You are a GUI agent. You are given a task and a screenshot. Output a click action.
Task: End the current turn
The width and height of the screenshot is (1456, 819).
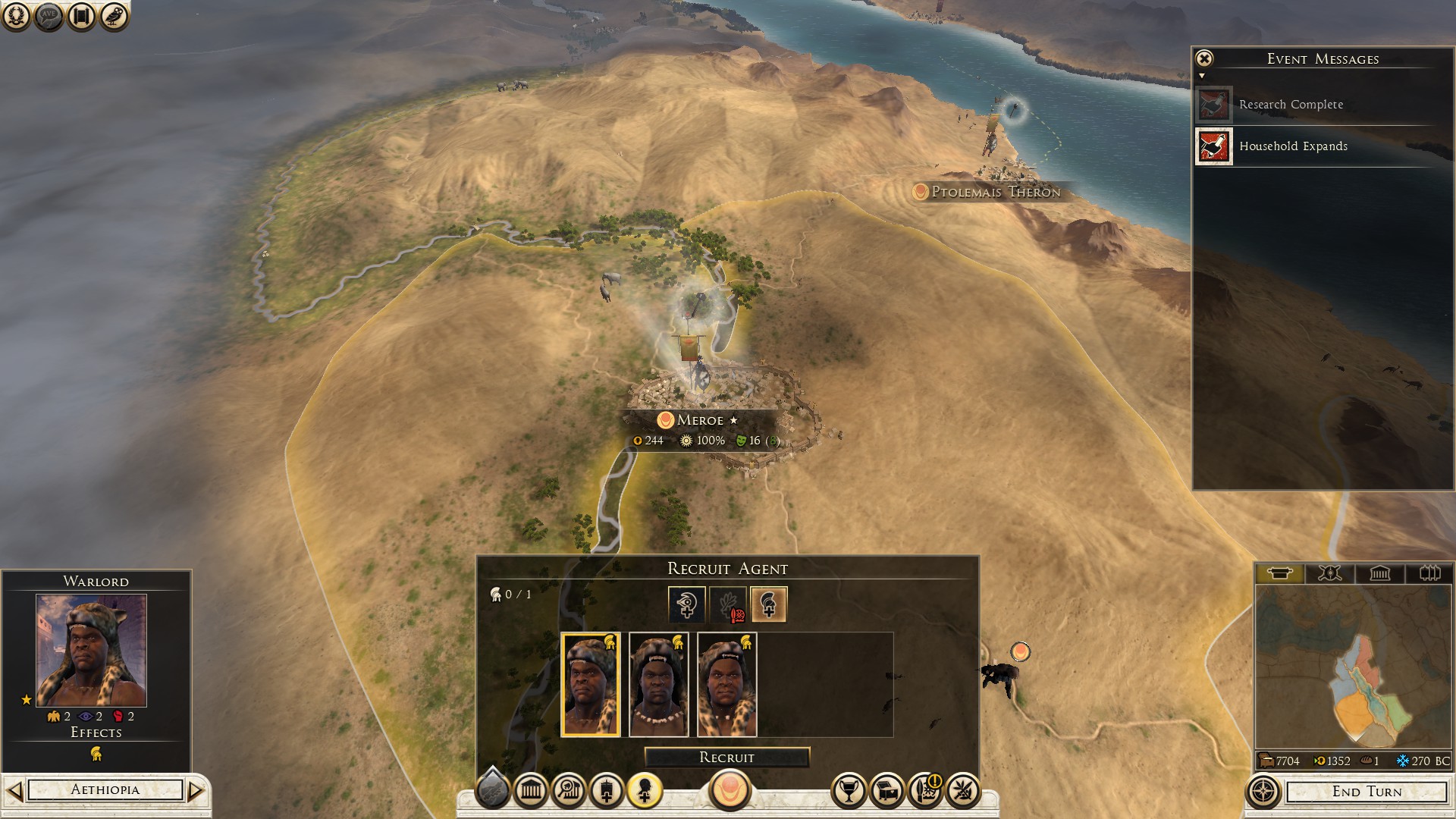pyautogui.click(x=1367, y=792)
